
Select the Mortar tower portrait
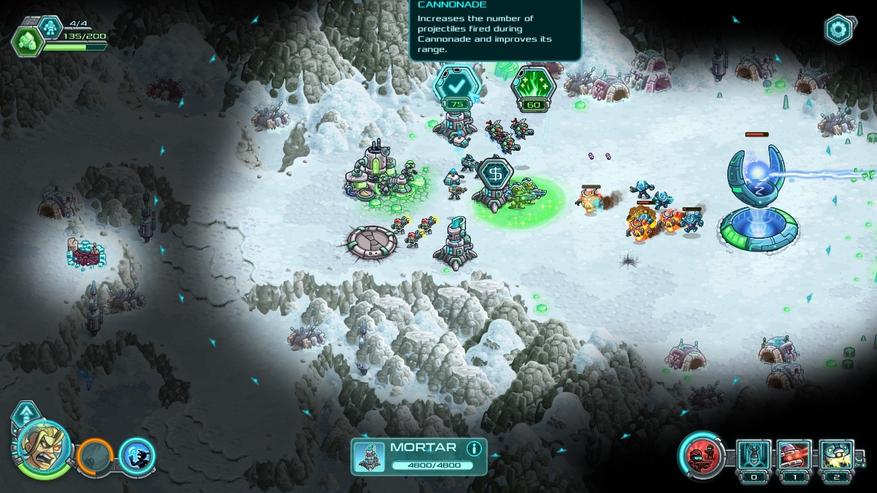[x=369, y=456]
